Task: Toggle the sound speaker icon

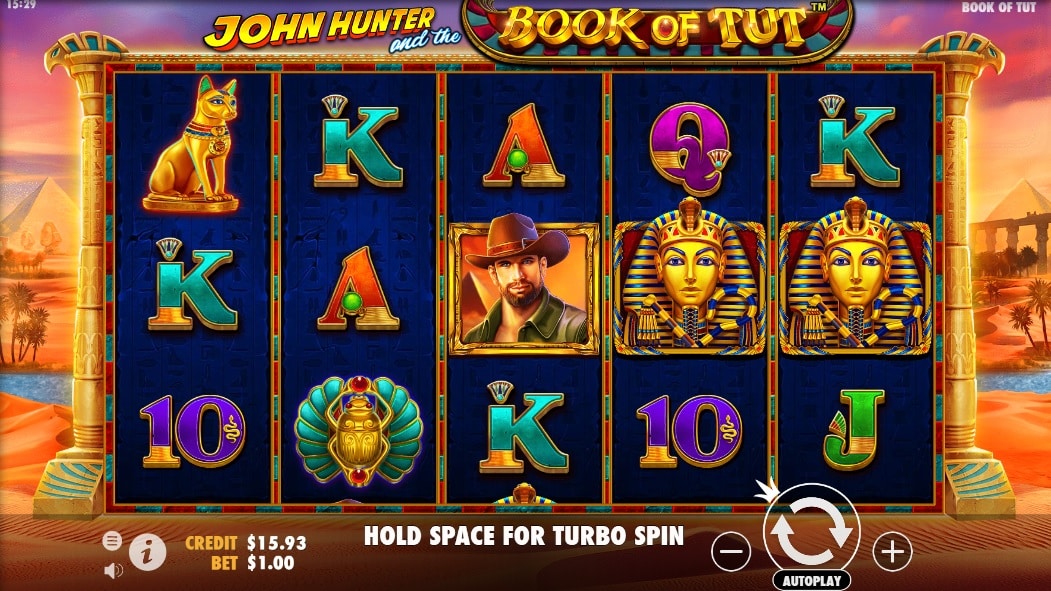Action: 113,570
